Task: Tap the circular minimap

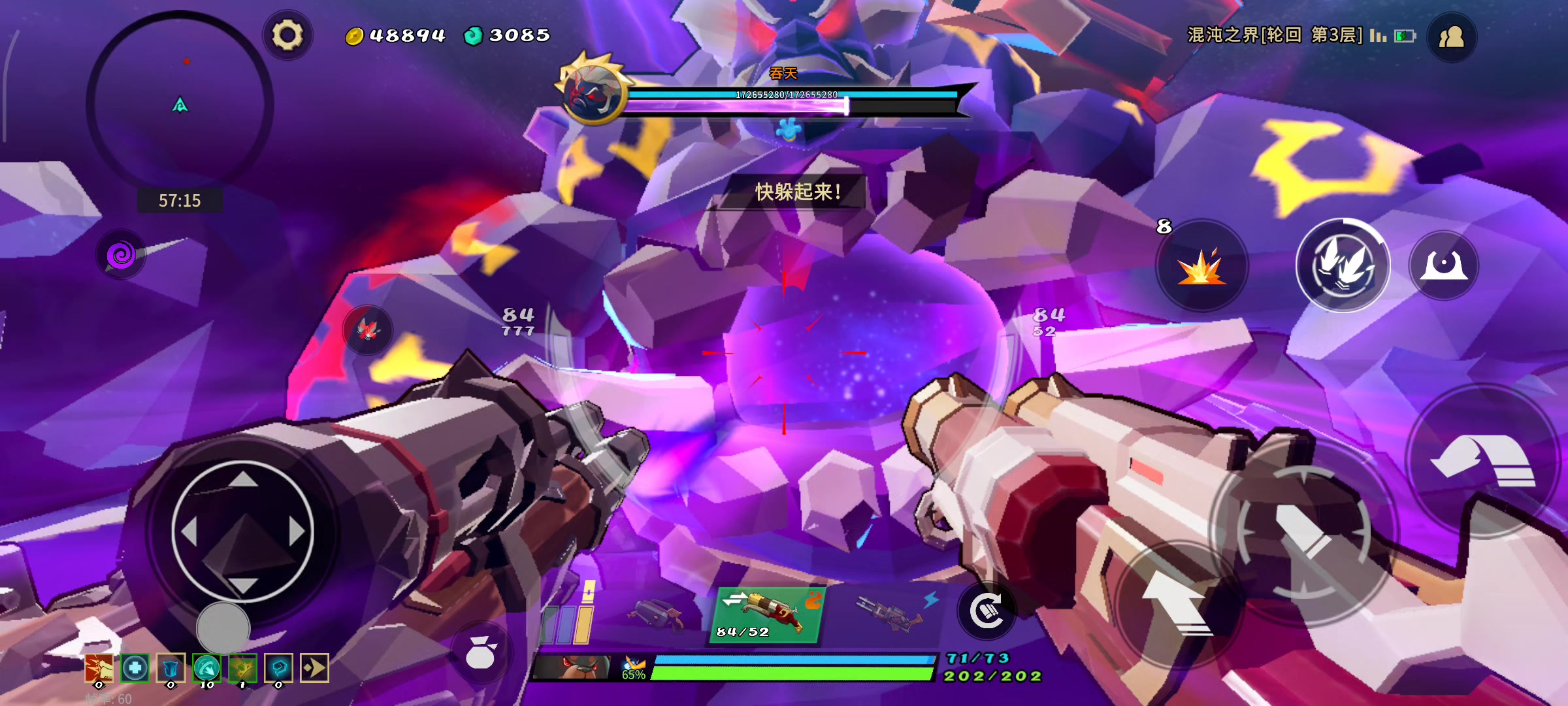Action: point(180,103)
